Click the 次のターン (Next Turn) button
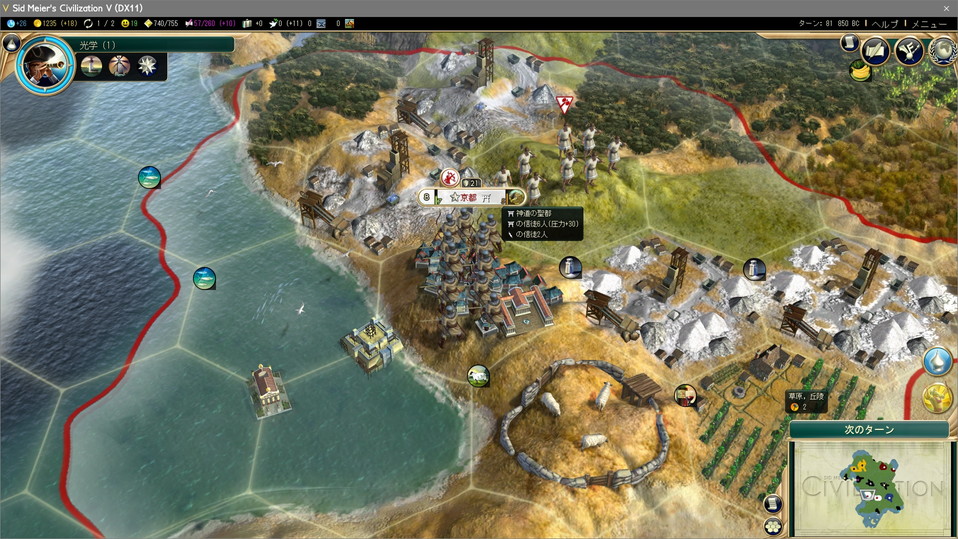The image size is (958, 539). coord(868,429)
